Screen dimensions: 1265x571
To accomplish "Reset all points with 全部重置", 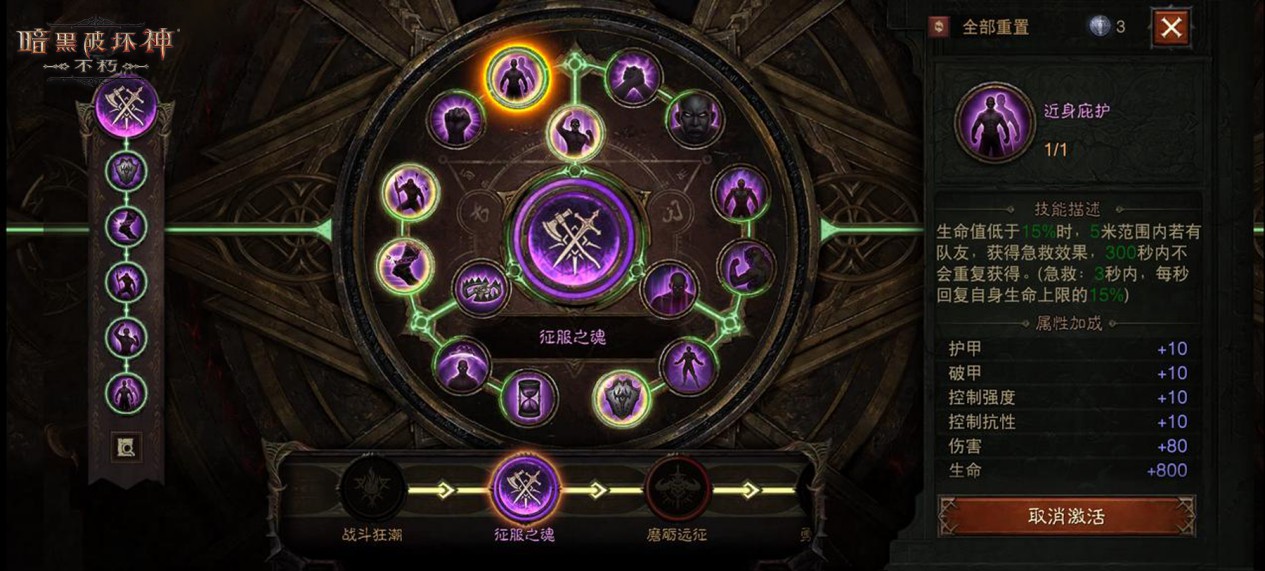I will 983,27.
